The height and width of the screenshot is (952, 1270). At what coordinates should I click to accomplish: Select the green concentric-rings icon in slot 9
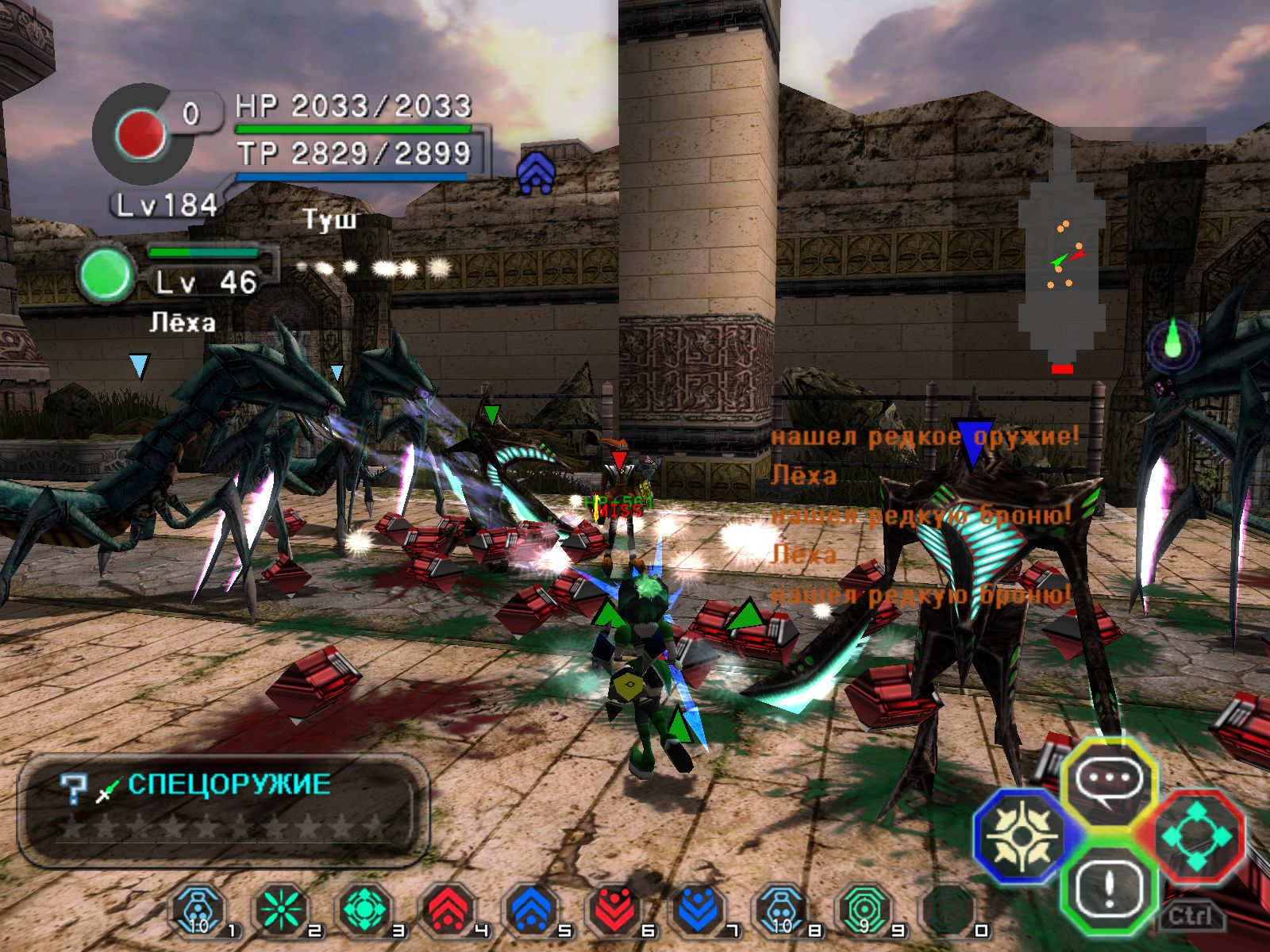(x=865, y=909)
